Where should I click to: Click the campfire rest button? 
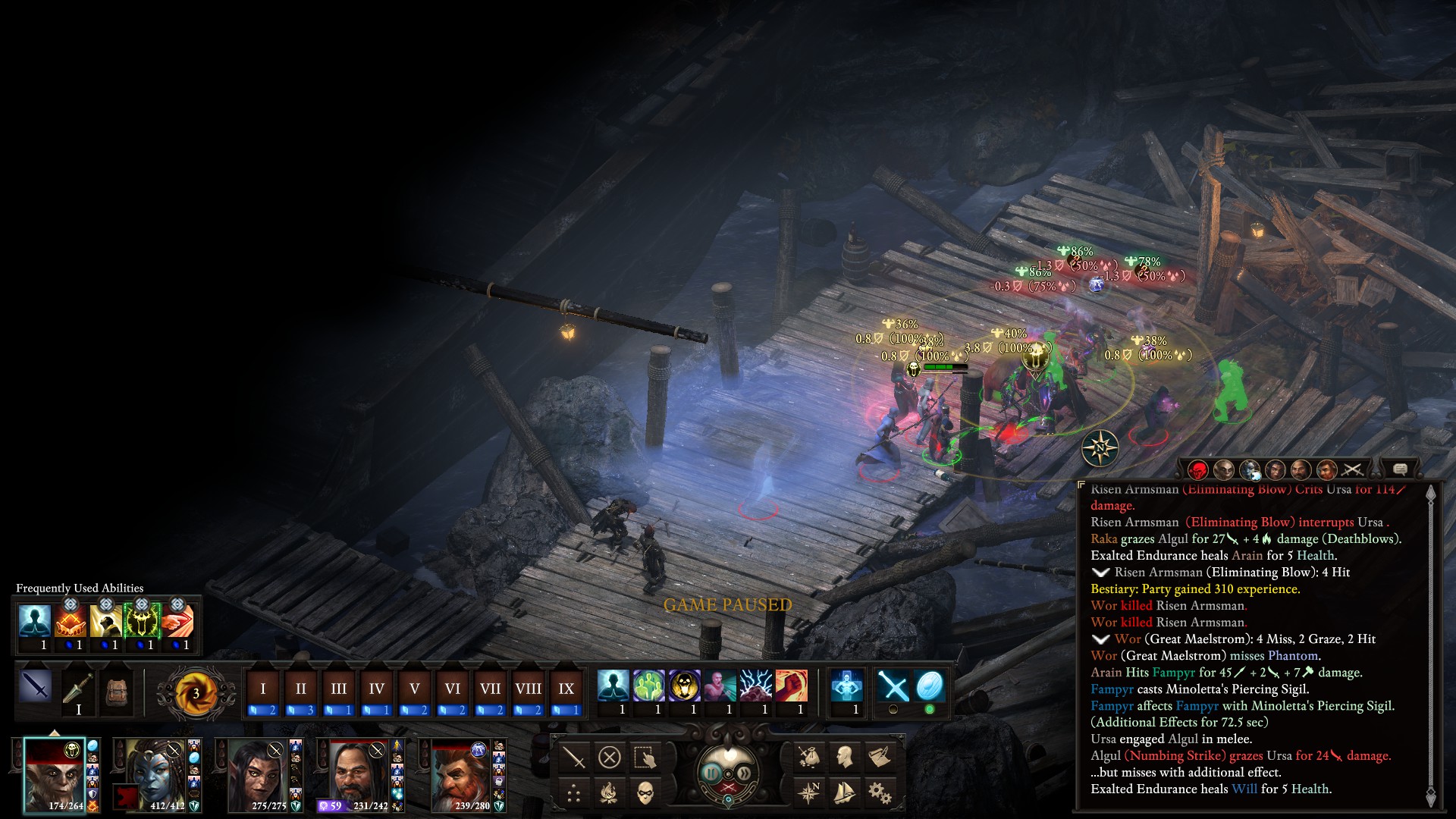(609, 793)
